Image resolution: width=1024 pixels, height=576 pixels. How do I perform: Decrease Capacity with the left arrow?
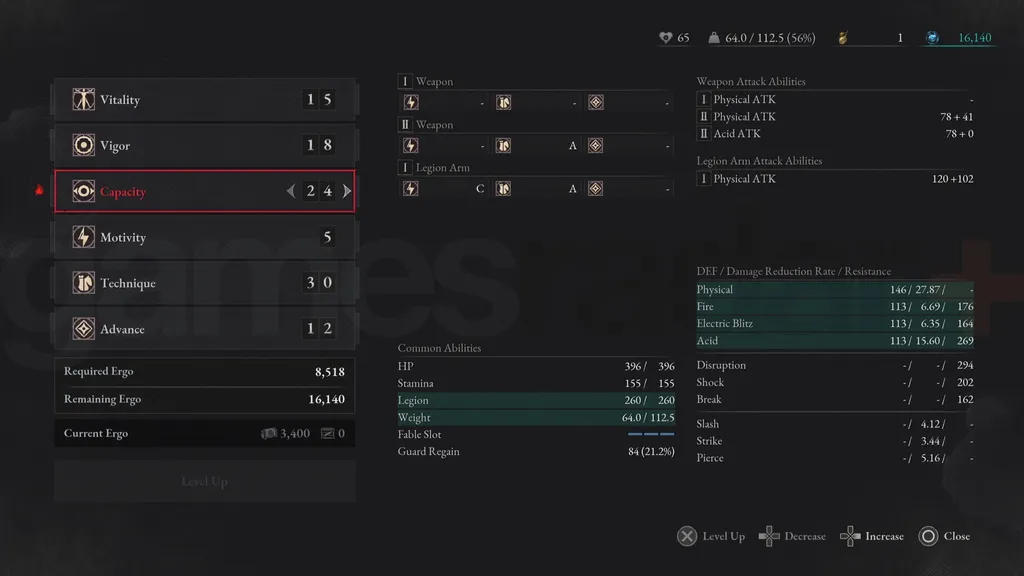tap(291, 191)
